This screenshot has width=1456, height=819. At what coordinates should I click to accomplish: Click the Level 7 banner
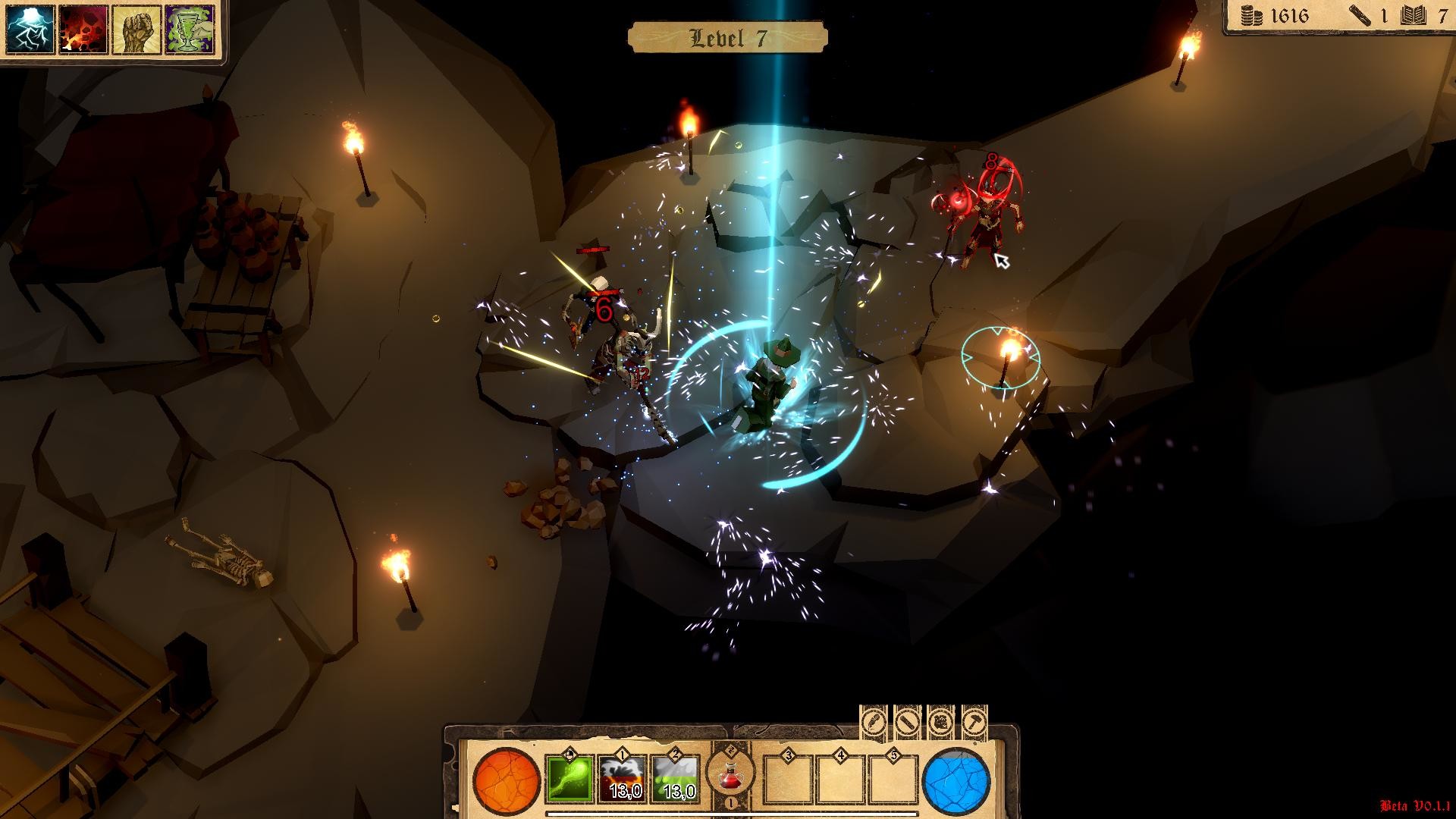pyautogui.click(x=727, y=35)
